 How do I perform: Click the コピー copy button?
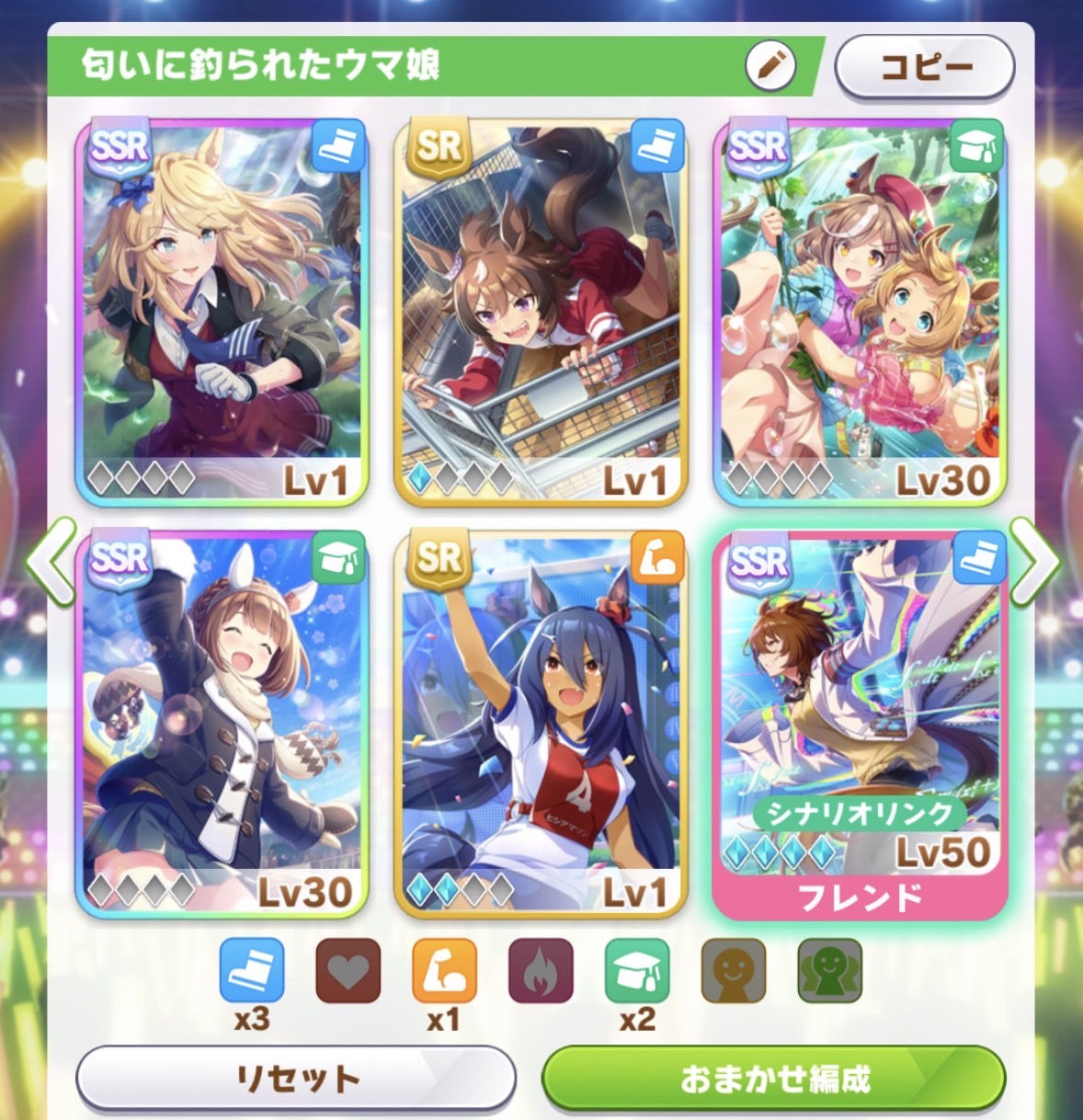[x=924, y=66]
